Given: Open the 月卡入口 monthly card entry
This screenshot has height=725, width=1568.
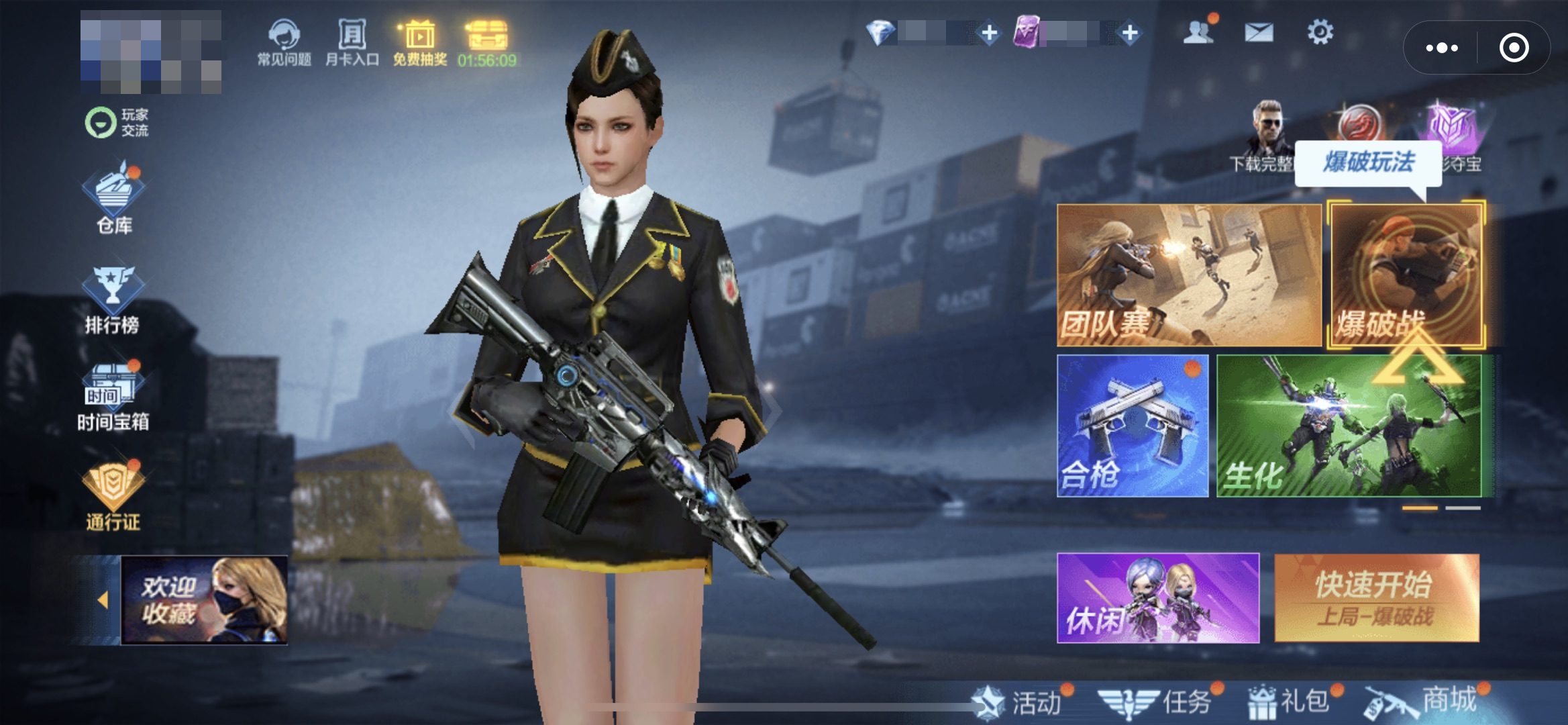Looking at the screenshot, I should [x=352, y=42].
